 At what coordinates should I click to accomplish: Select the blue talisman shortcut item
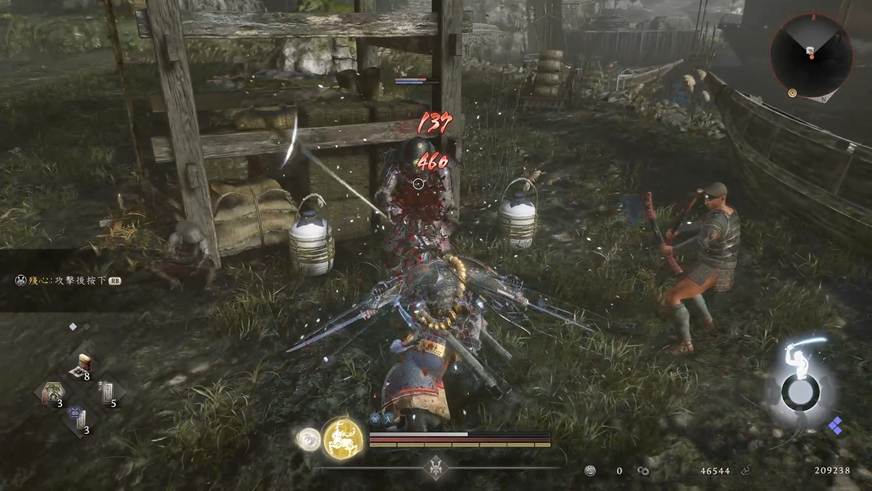[78, 419]
